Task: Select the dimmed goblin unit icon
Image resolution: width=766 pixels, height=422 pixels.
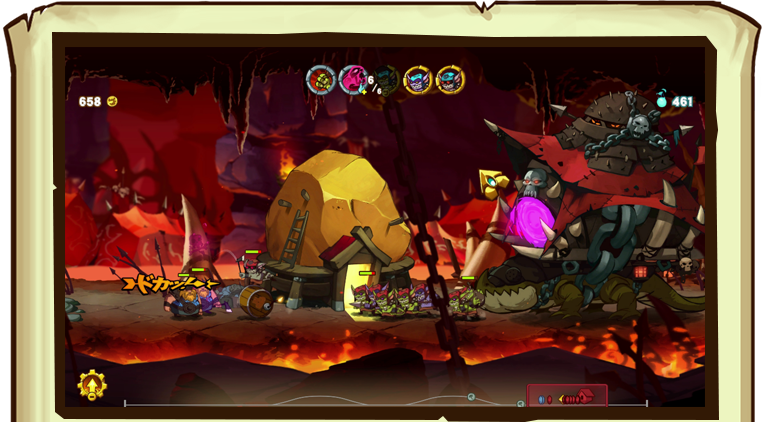Action: pyautogui.click(x=386, y=79)
